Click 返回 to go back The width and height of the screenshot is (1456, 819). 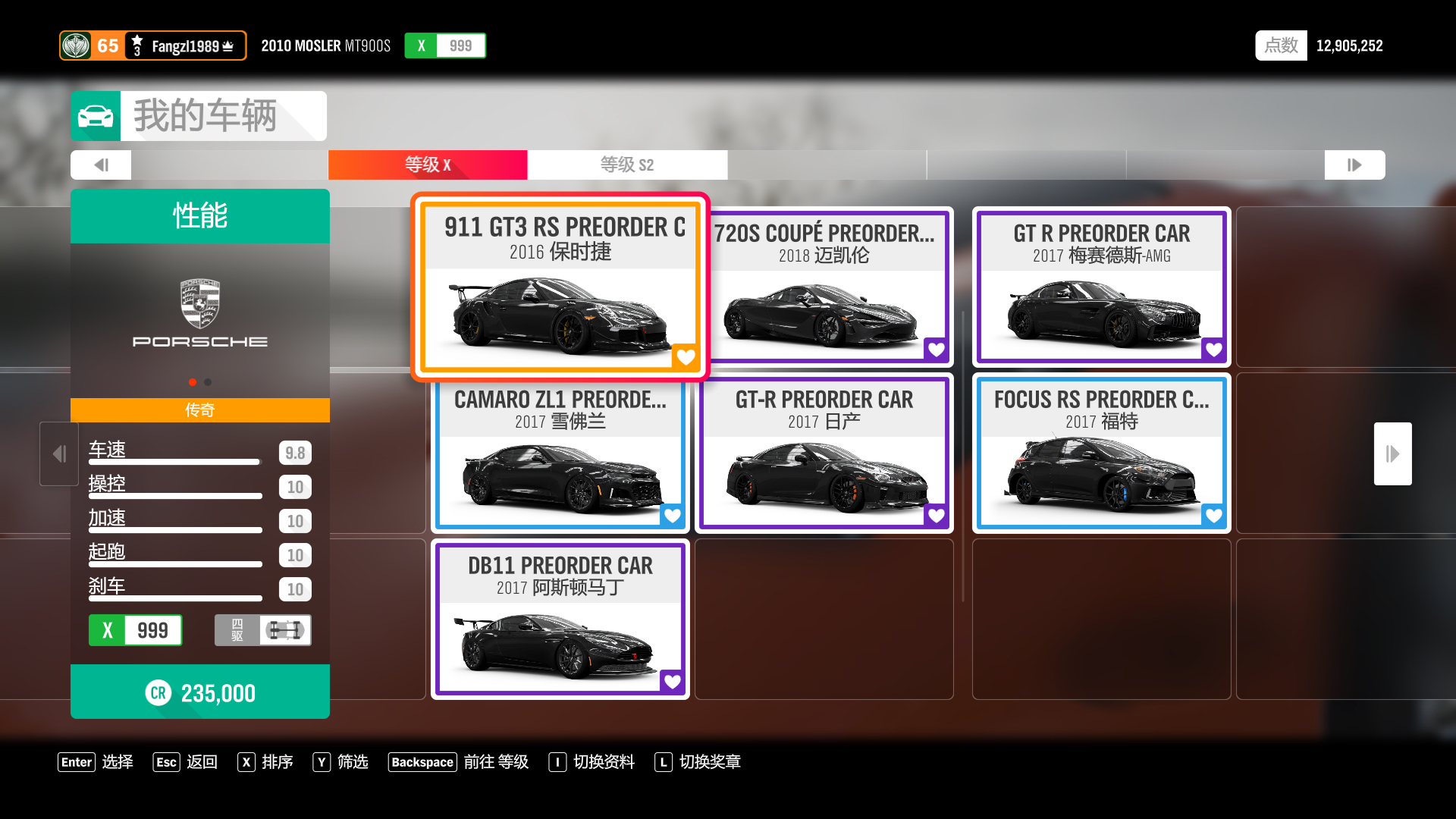tap(186, 762)
